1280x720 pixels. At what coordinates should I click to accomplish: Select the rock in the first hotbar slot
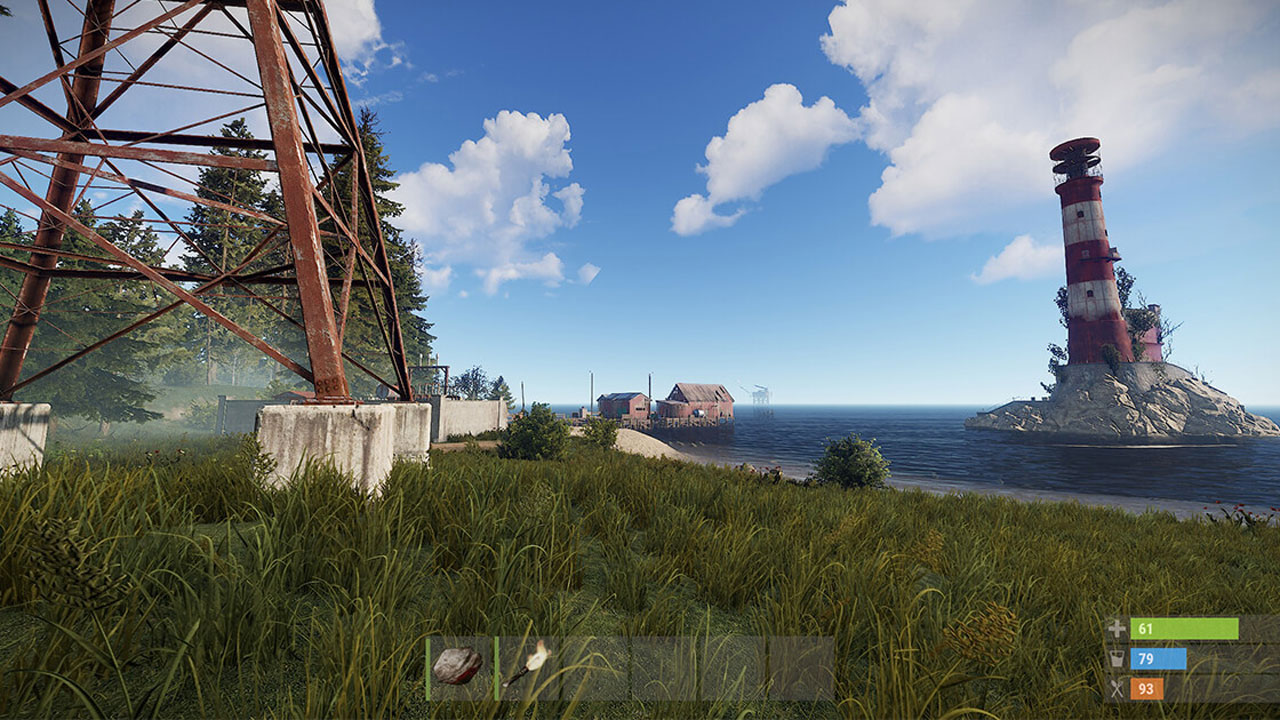coord(458,665)
